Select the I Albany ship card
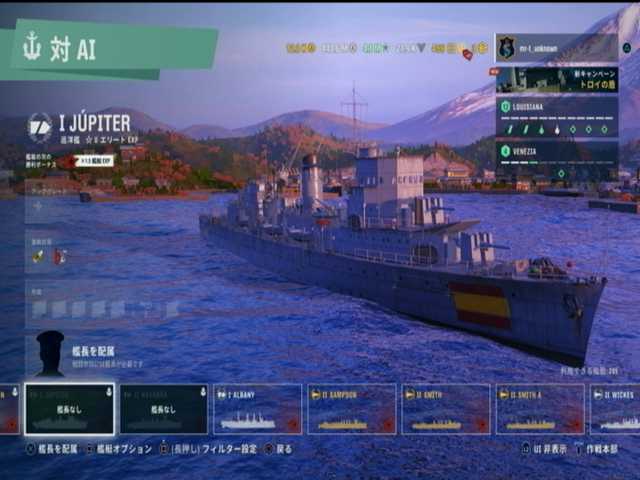 257,409
